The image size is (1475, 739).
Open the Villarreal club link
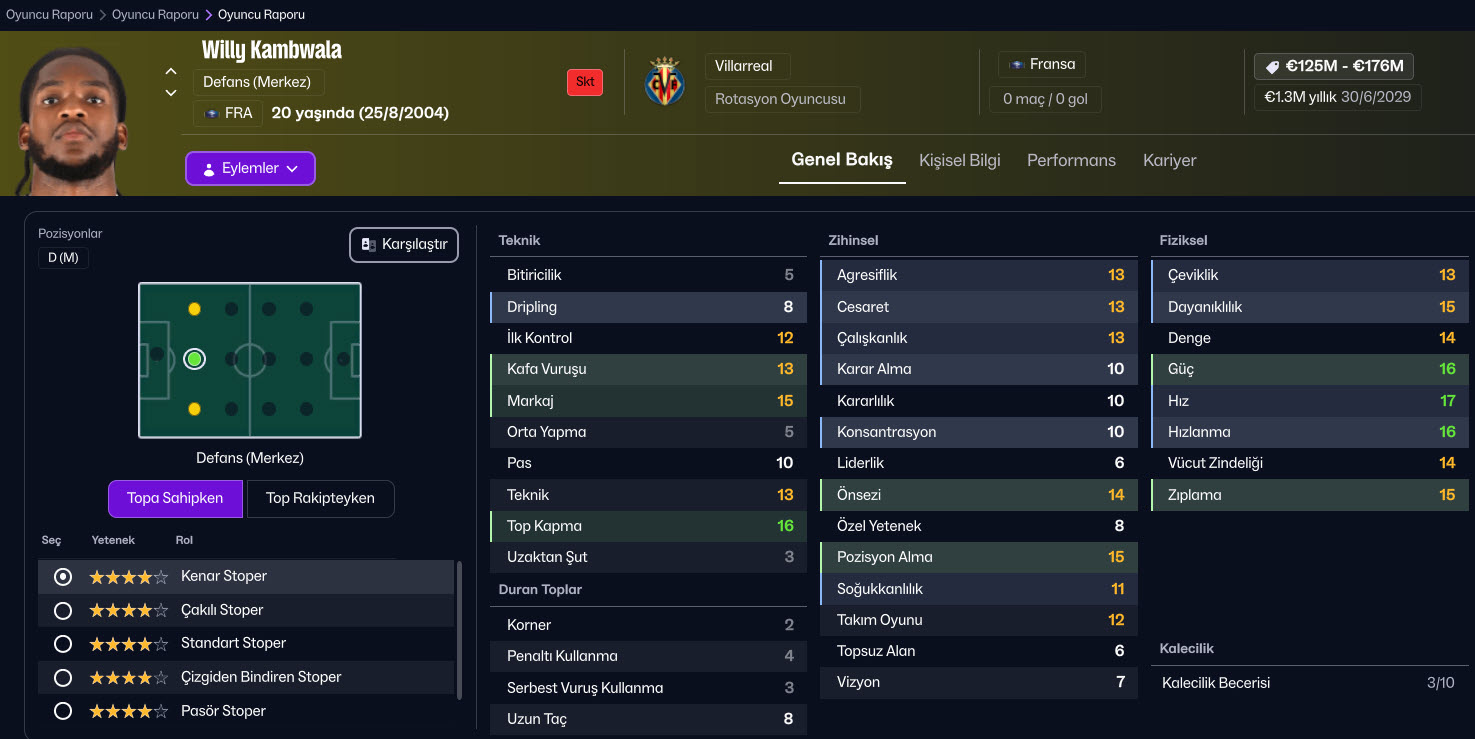(x=745, y=66)
